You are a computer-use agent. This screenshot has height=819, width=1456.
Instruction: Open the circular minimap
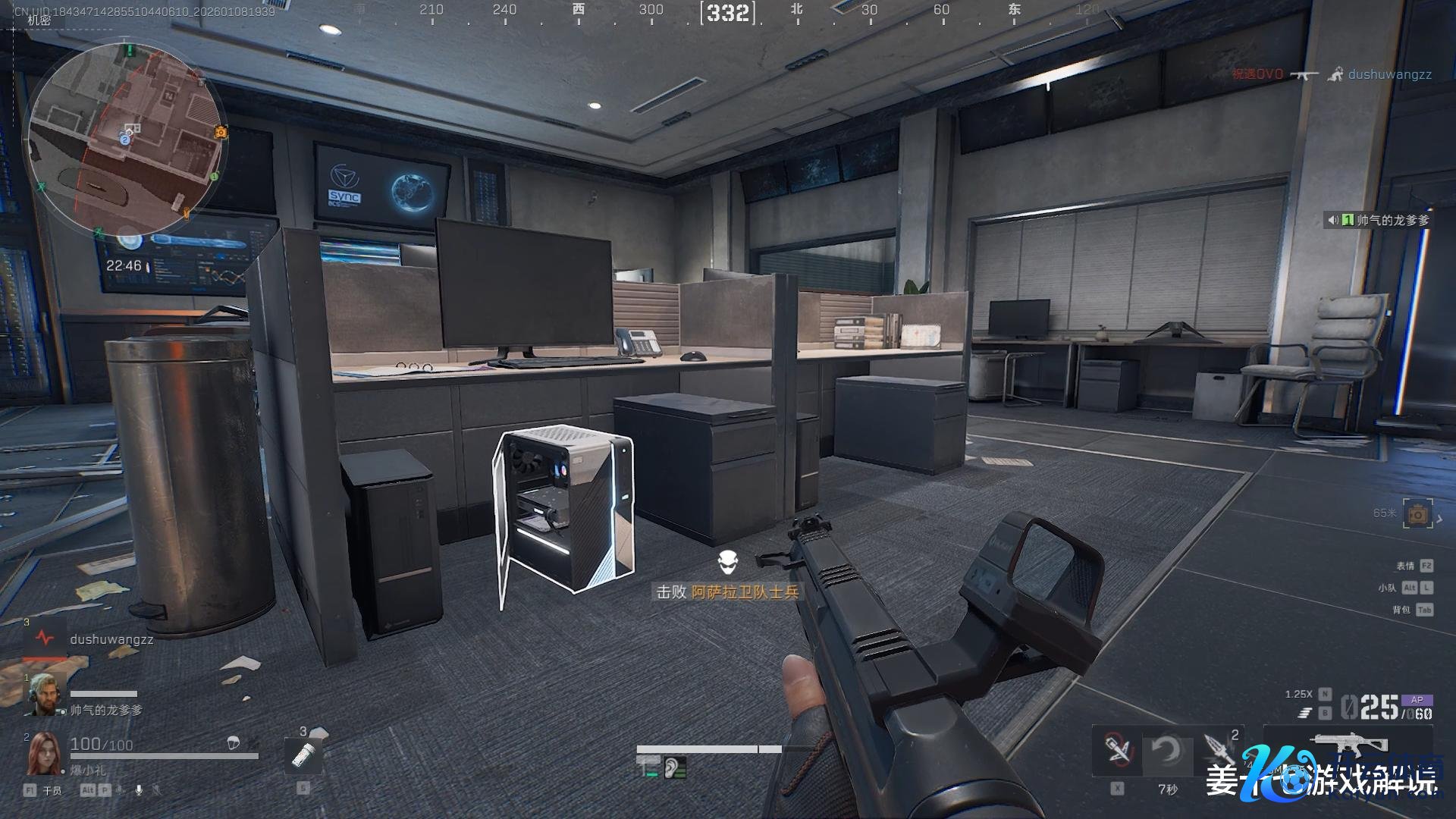pos(125,136)
